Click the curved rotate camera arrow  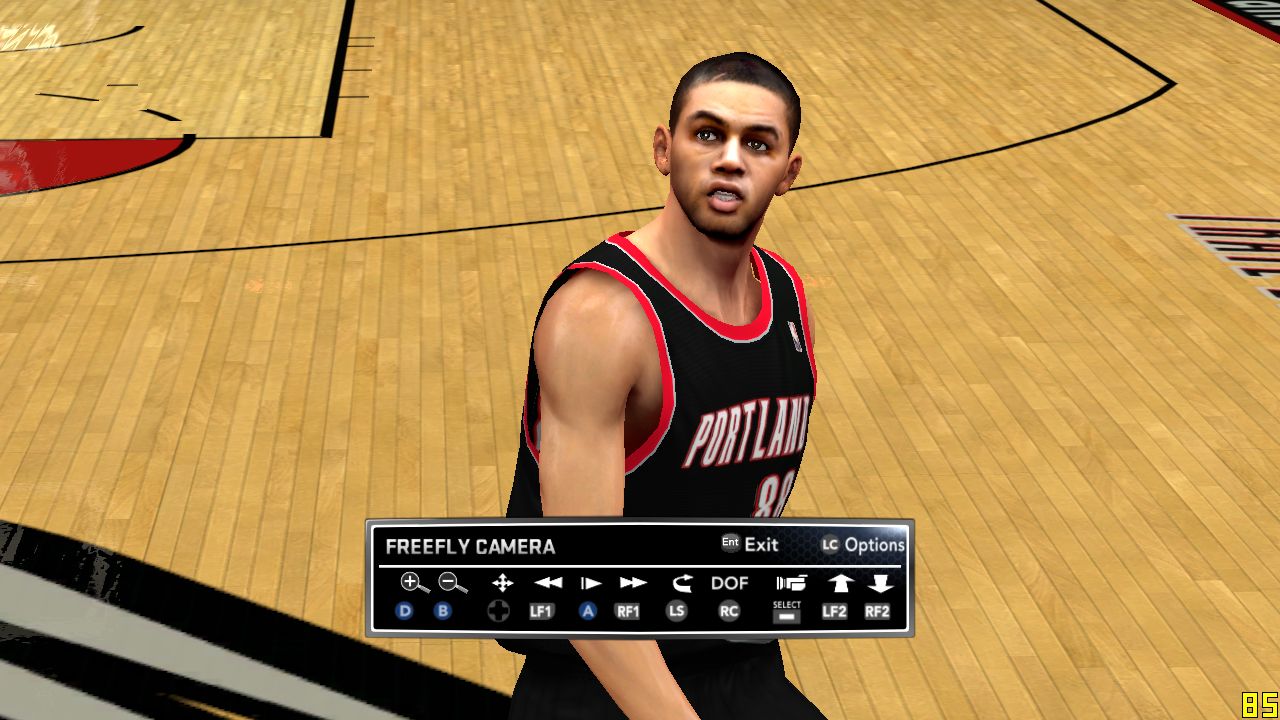(682, 583)
